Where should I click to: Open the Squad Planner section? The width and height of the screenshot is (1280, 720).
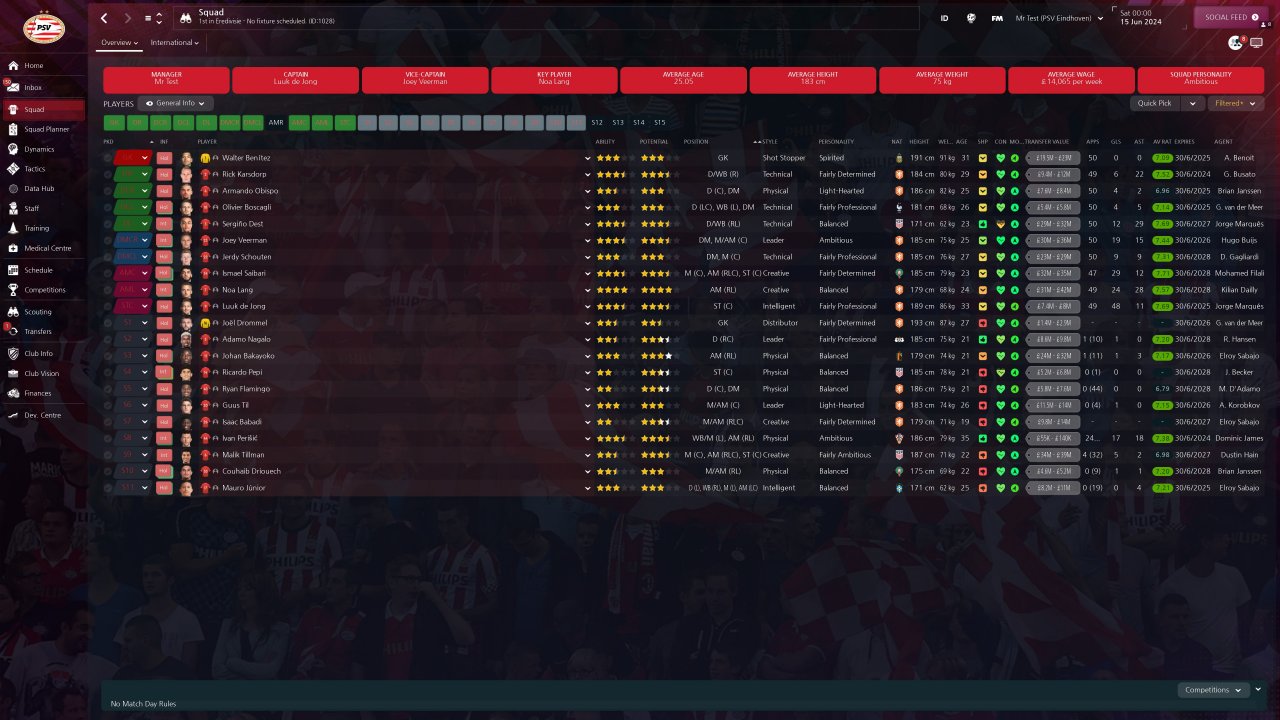[x=46, y=129]
